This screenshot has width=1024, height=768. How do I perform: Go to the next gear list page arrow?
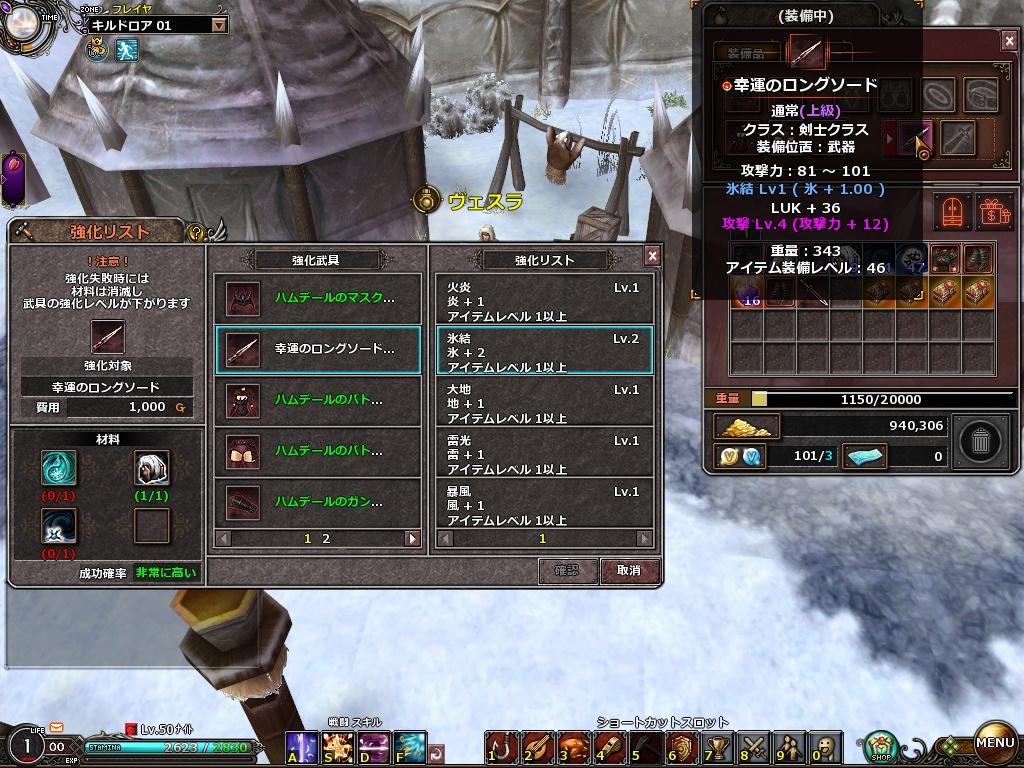[x=411, y=538]
